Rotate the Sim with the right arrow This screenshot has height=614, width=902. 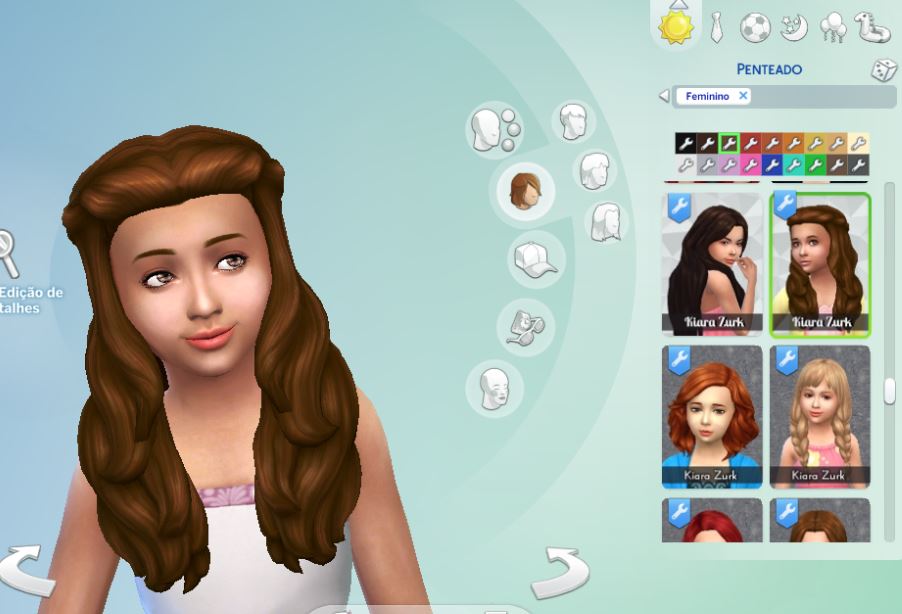click(561, 572)
